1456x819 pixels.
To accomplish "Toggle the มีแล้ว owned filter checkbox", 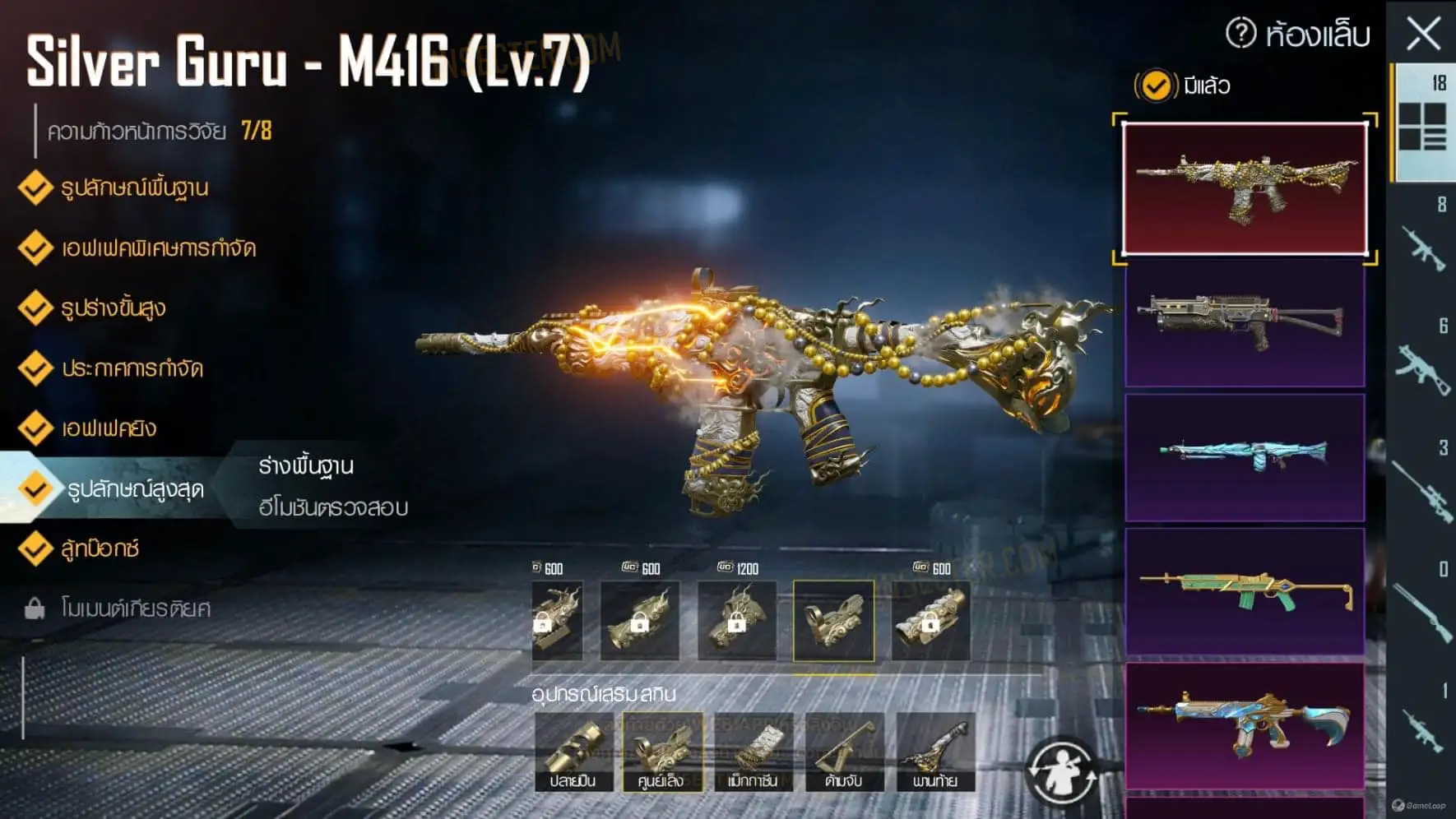I will (1156, 86).
